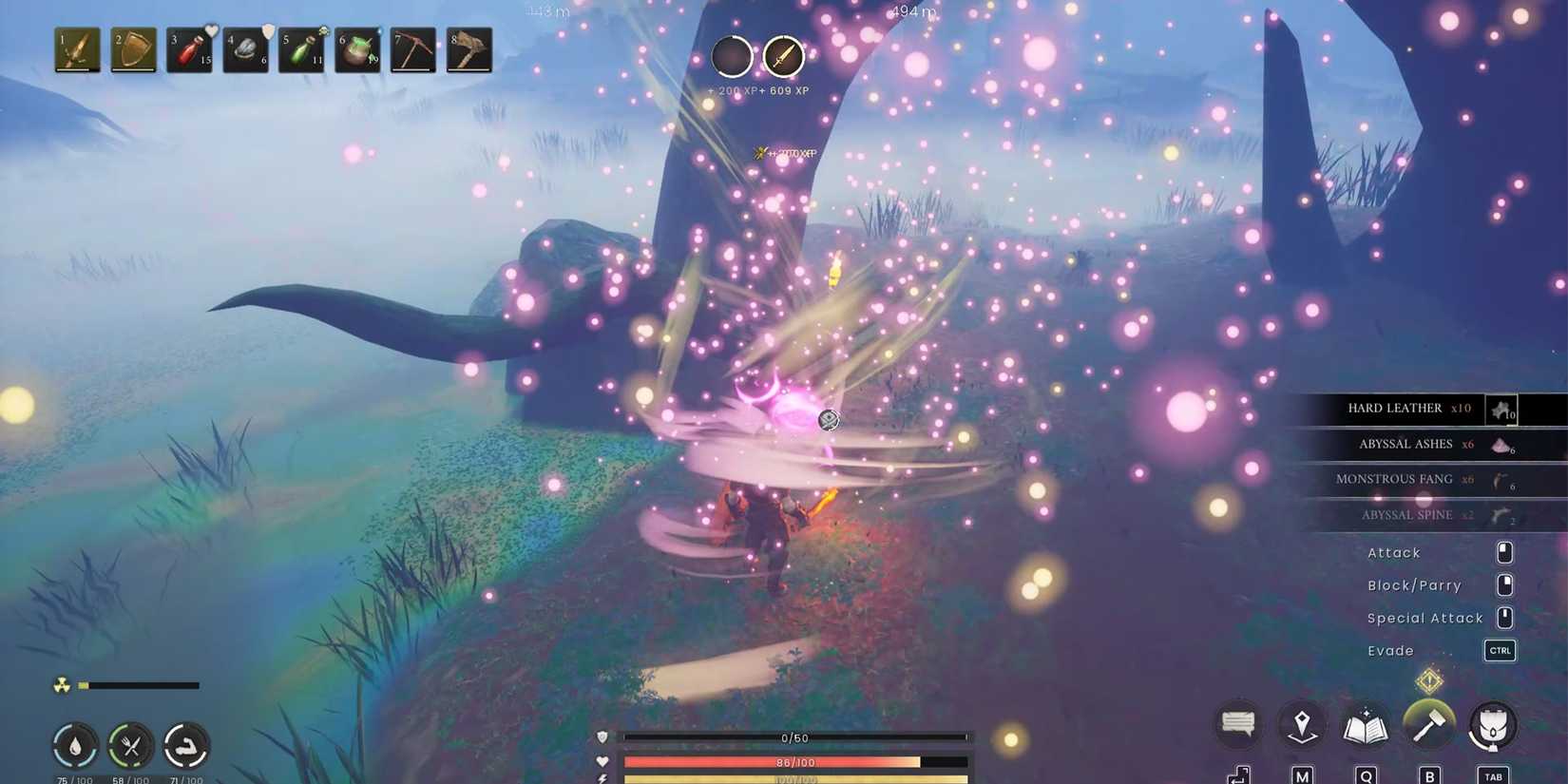
Task: Click the yellow experience progress bar
Action: [794, 779]
